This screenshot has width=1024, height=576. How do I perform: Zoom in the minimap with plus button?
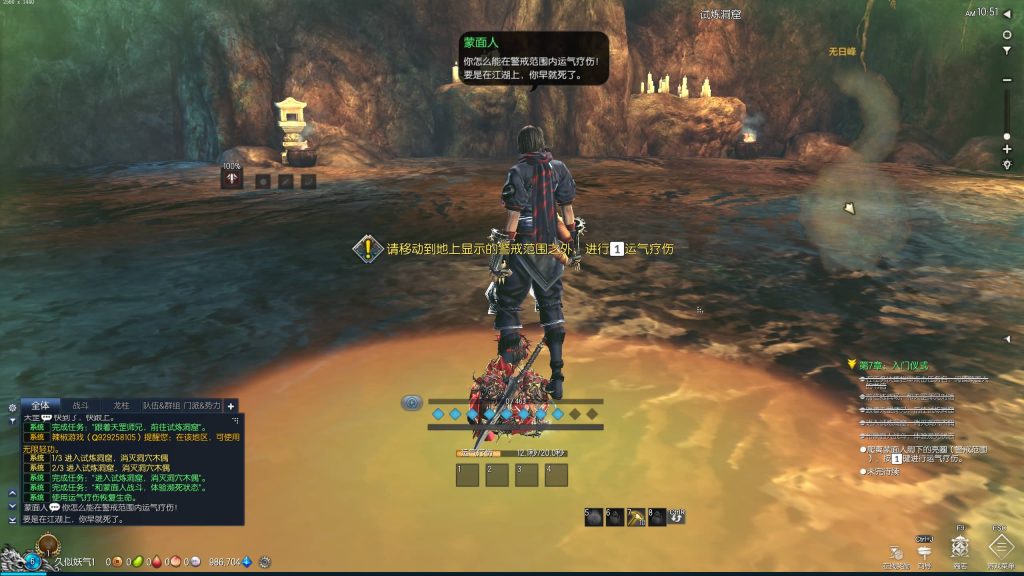tap(1007, 149)
